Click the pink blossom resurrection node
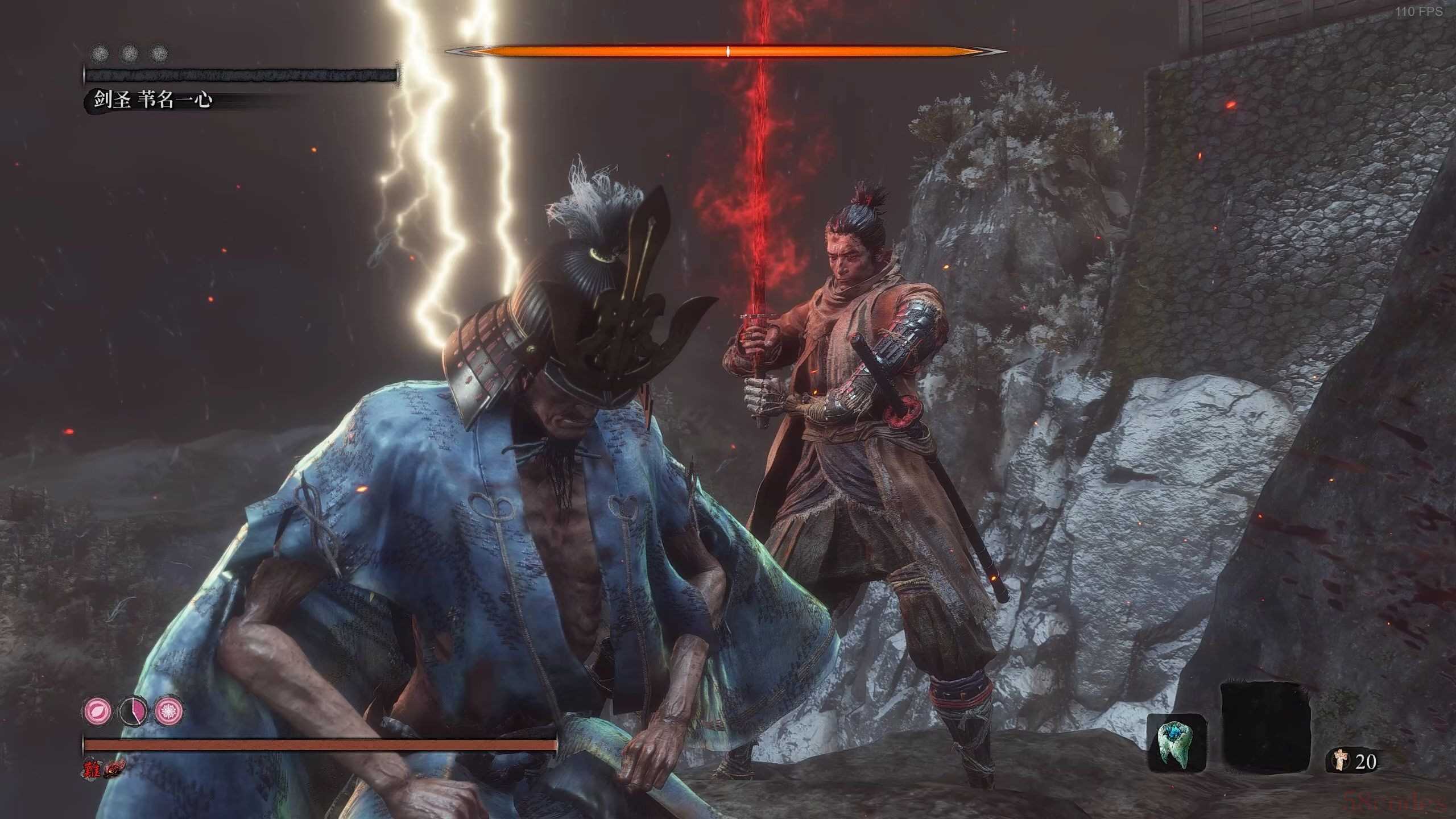Image resolution: width=1456 pixels, height=819 pixels. (x=169, y=711)
